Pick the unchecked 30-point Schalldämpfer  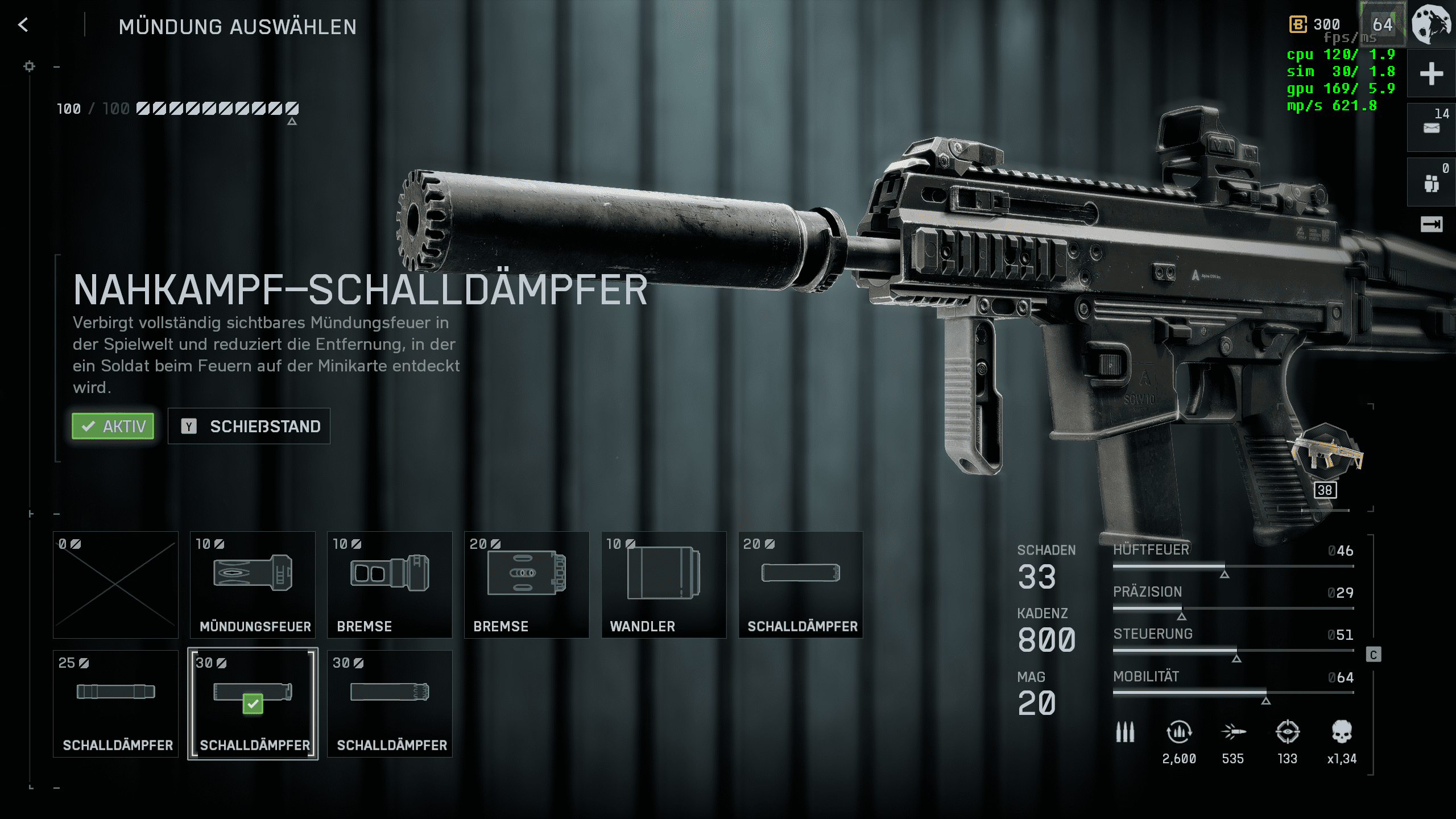click(x=390, y=704)
